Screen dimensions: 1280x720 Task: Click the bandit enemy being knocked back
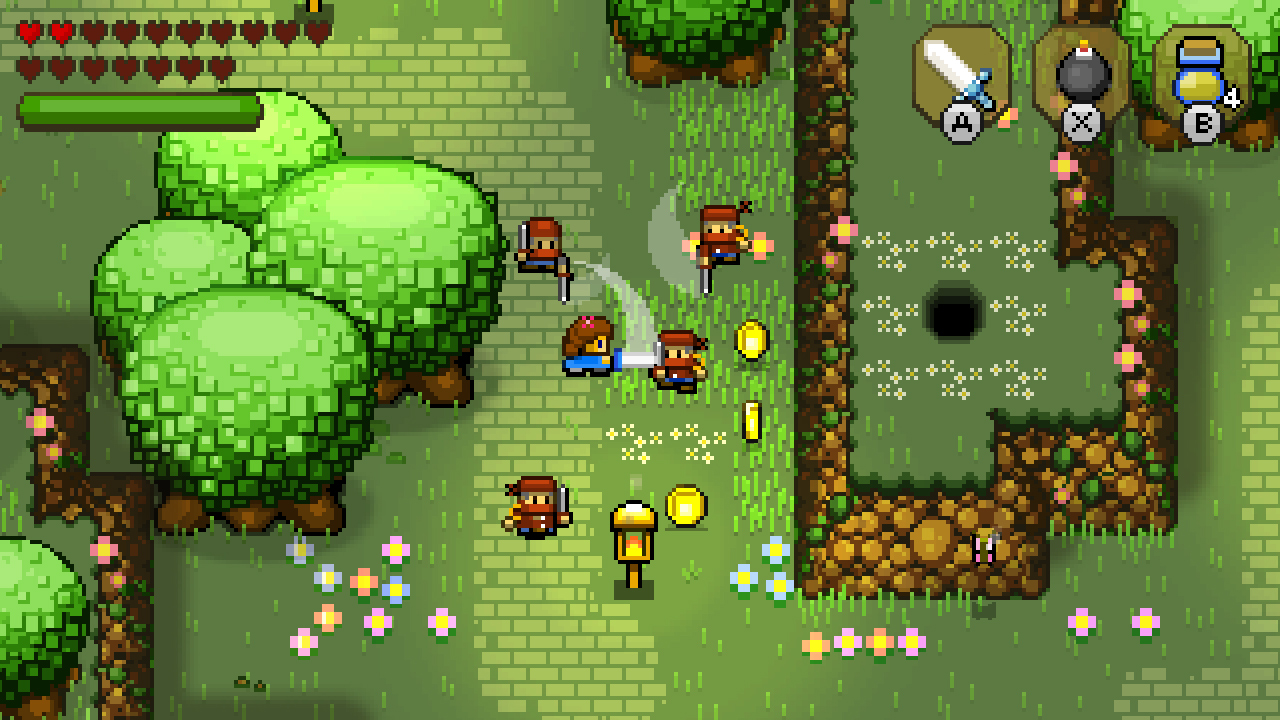678,358
